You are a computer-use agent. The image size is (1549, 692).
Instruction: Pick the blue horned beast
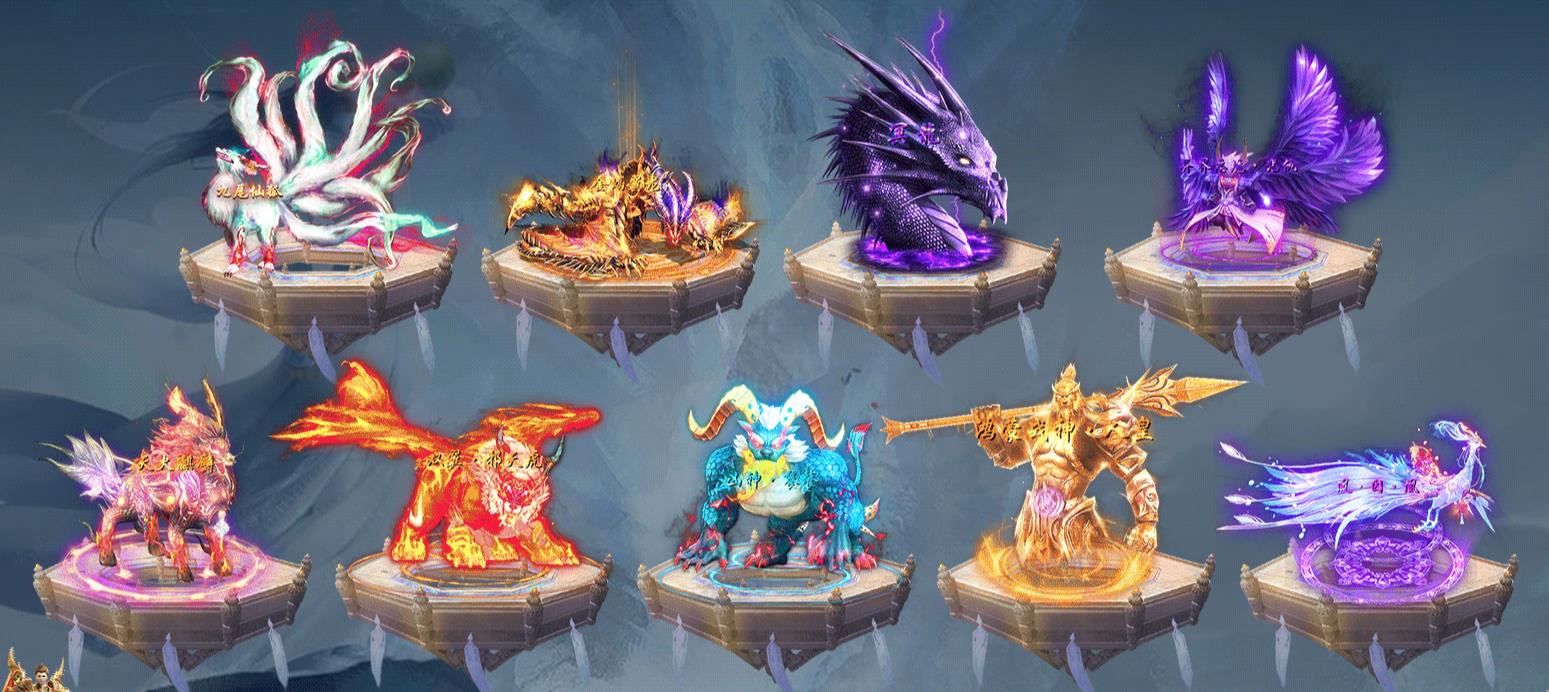point(775,490)
